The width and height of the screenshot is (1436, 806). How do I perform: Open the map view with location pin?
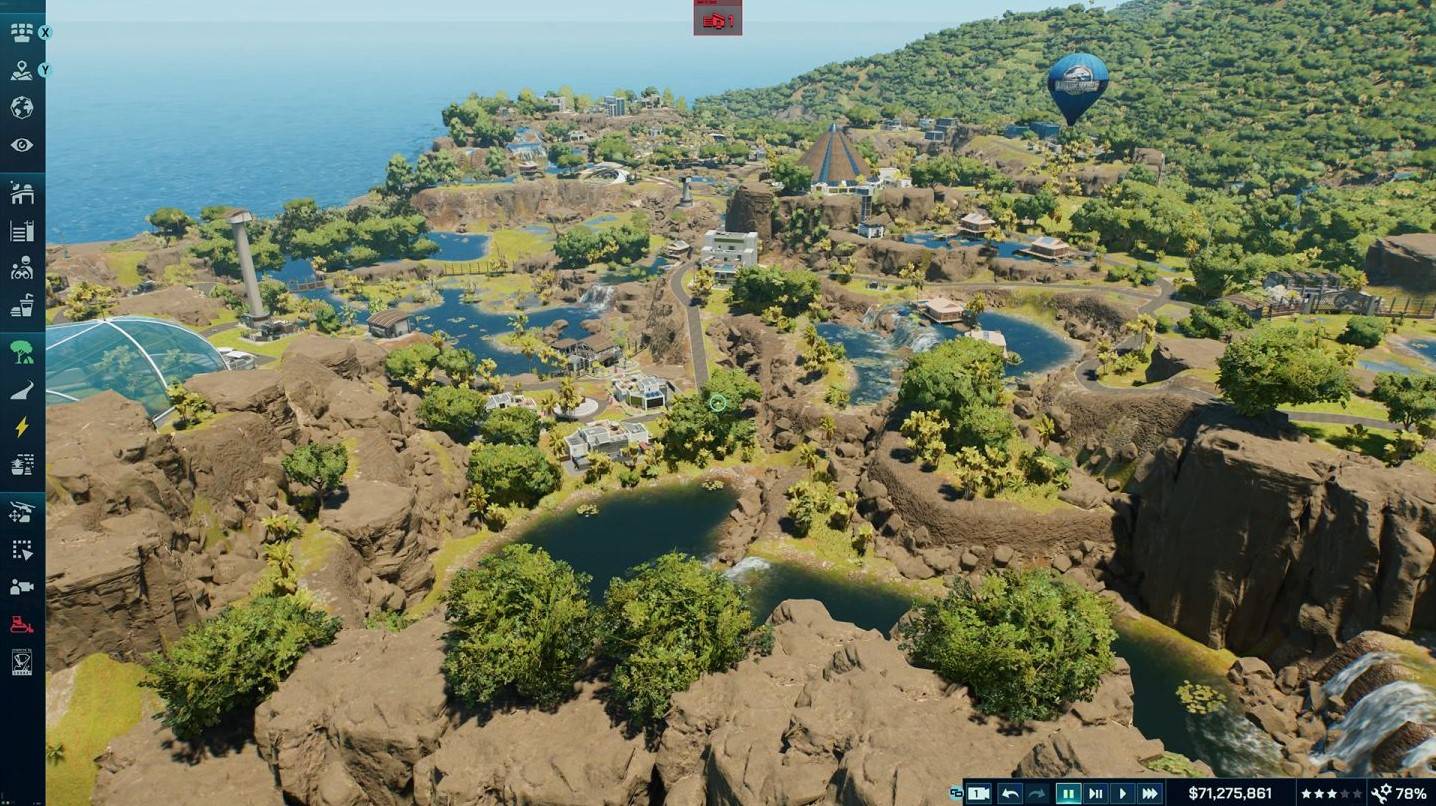coord(21,70)
